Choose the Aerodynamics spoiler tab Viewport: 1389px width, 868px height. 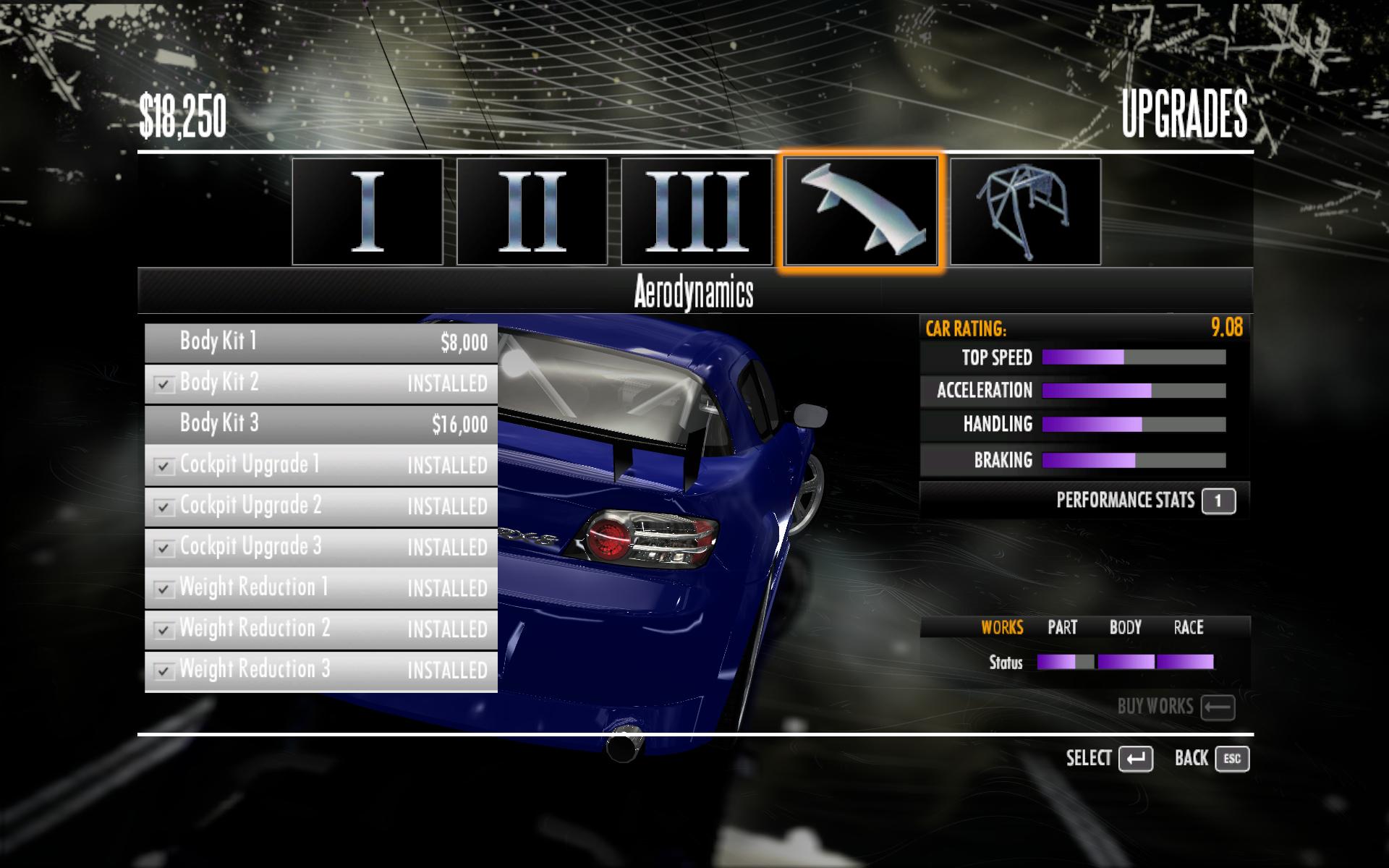(x=861, y=211)
